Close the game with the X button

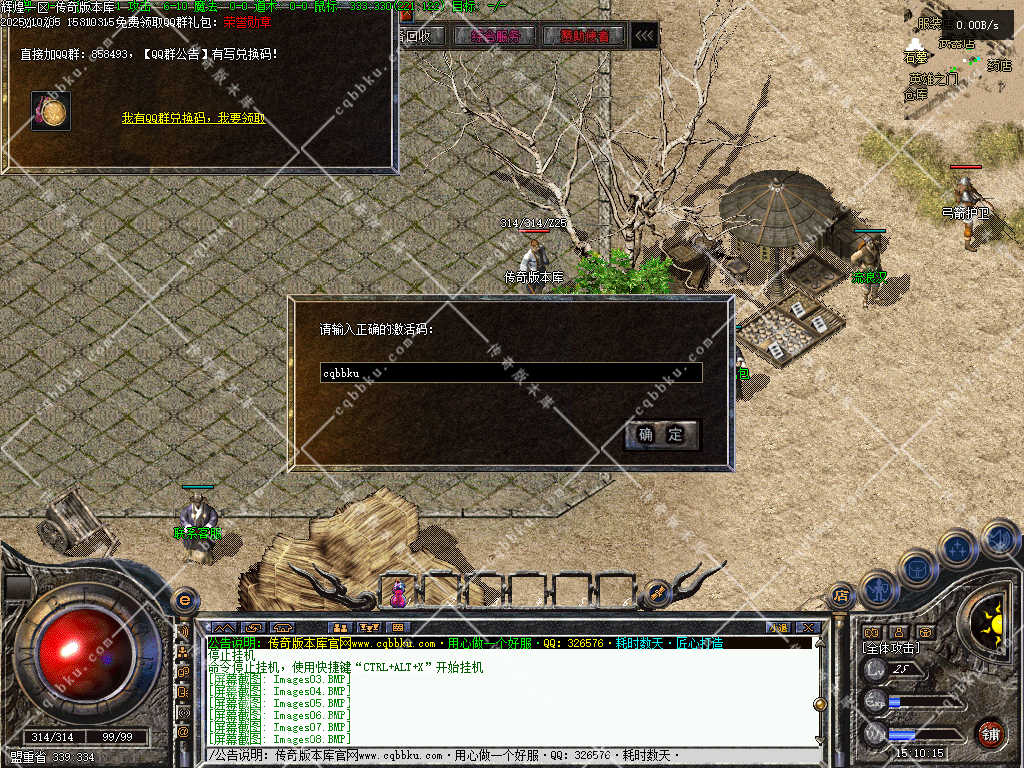(807, 627)
